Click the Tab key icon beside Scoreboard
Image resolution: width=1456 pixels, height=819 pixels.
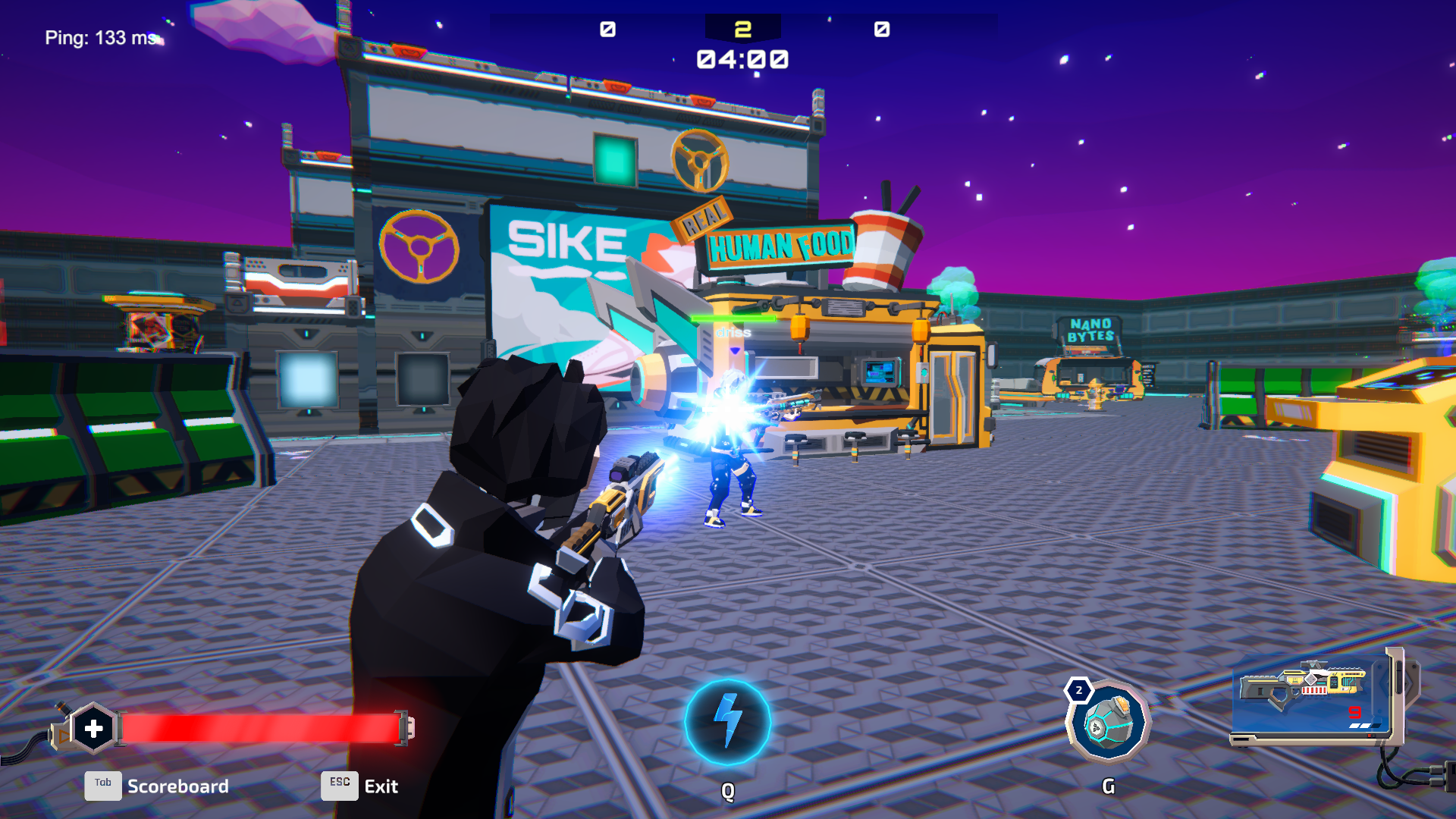click(102, 786)
